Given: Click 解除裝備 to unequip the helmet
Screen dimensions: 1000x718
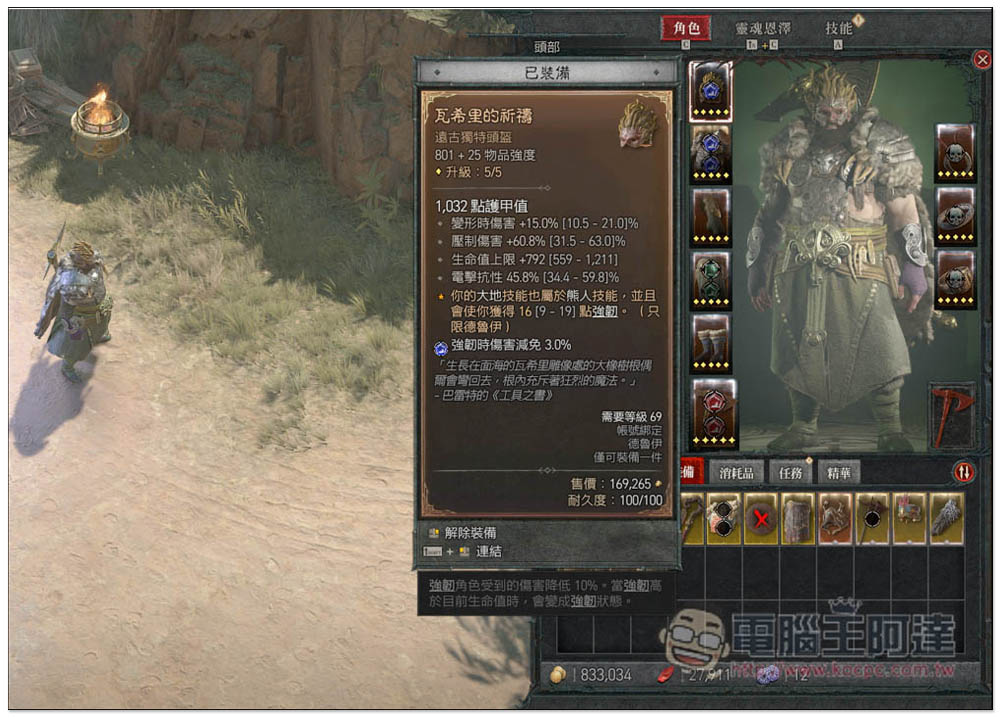Looking at the screenshot, I should 470,533.
